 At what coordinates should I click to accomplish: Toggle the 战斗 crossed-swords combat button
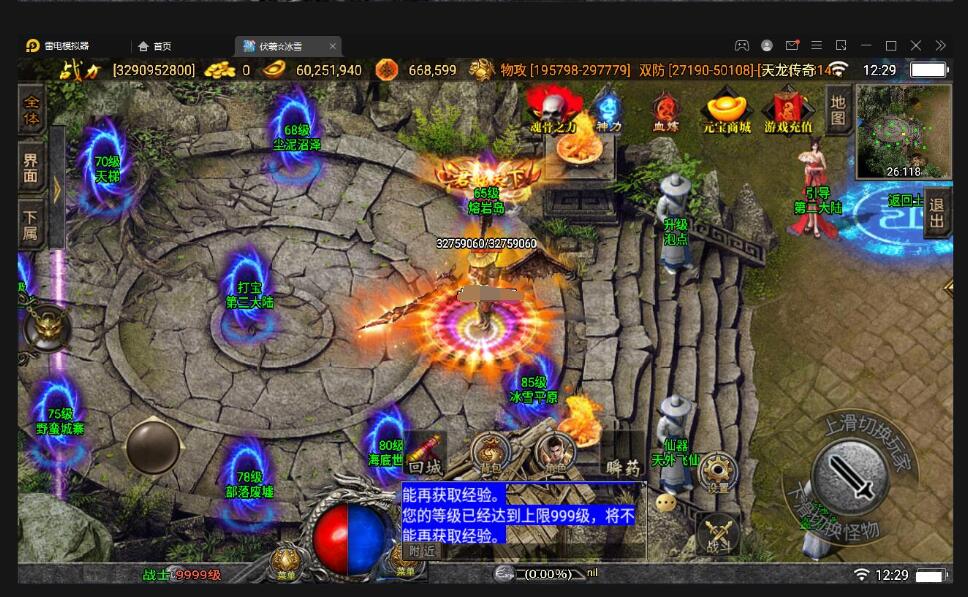click(x=717, y=531)
